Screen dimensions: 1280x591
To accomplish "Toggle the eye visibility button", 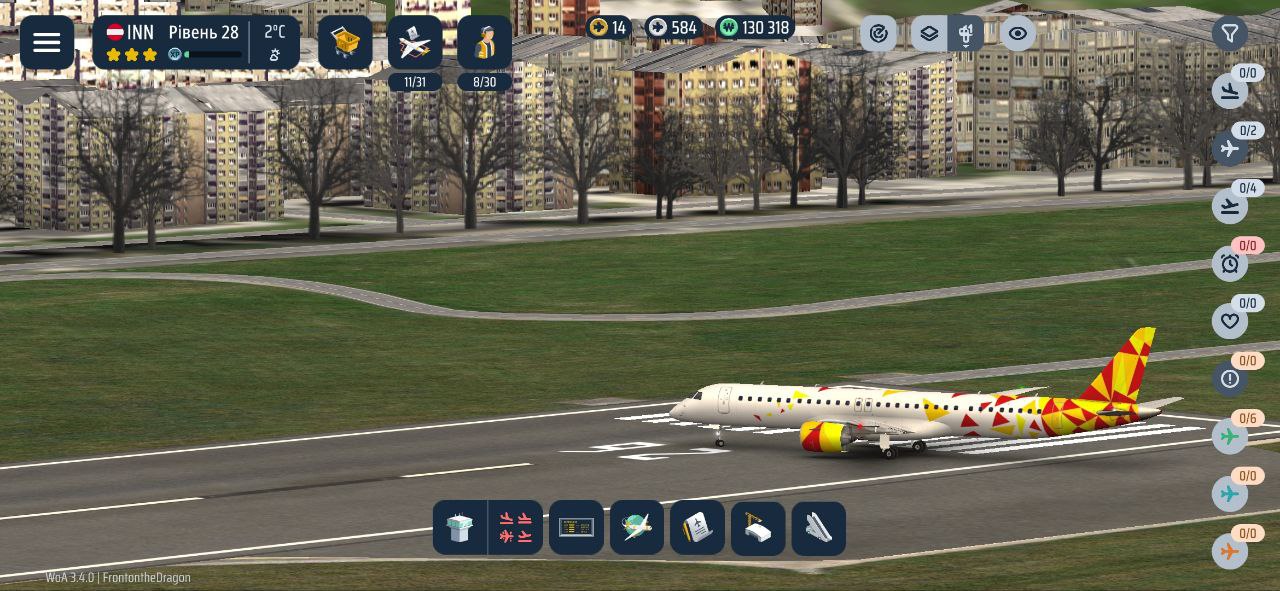I will pyautogui.click(x=1018, y=34).
